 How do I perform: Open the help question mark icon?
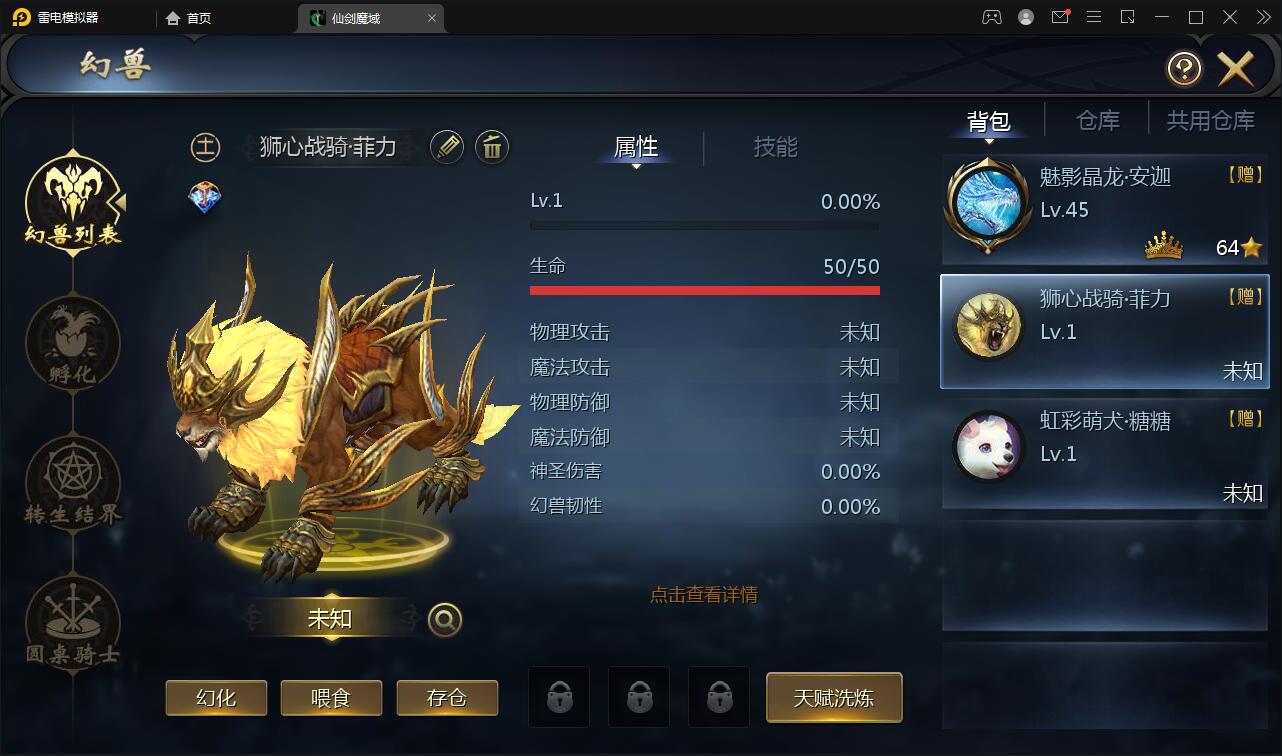(1184, 68)
